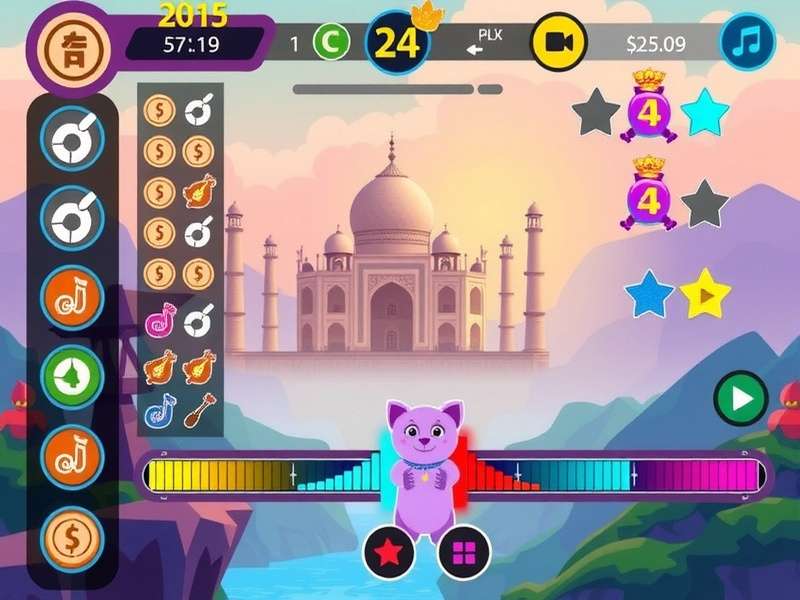800x600 pixels.
Task: Hit the green play button
Action: [x=740, y=400]
